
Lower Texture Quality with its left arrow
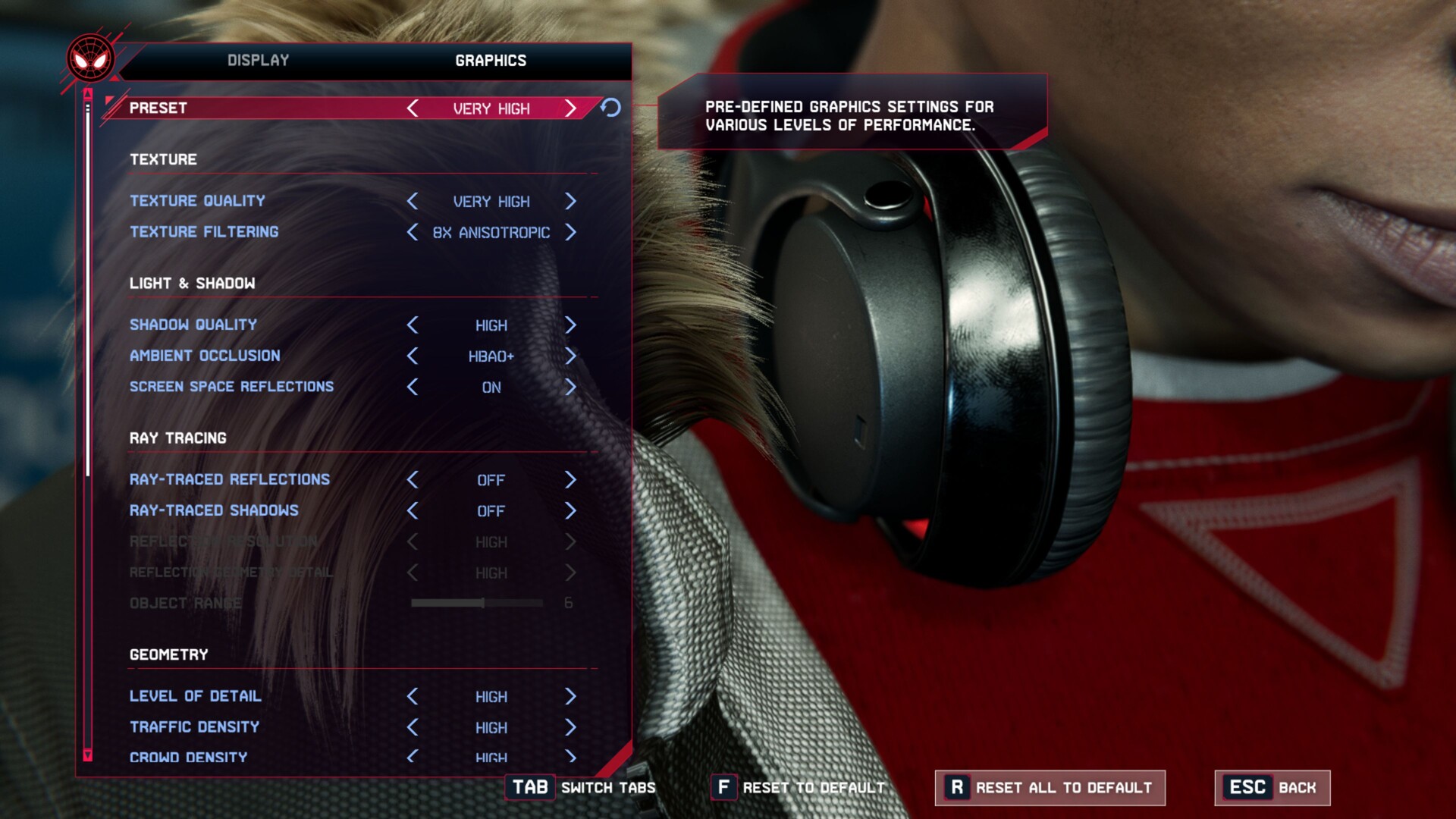[413, 201]
